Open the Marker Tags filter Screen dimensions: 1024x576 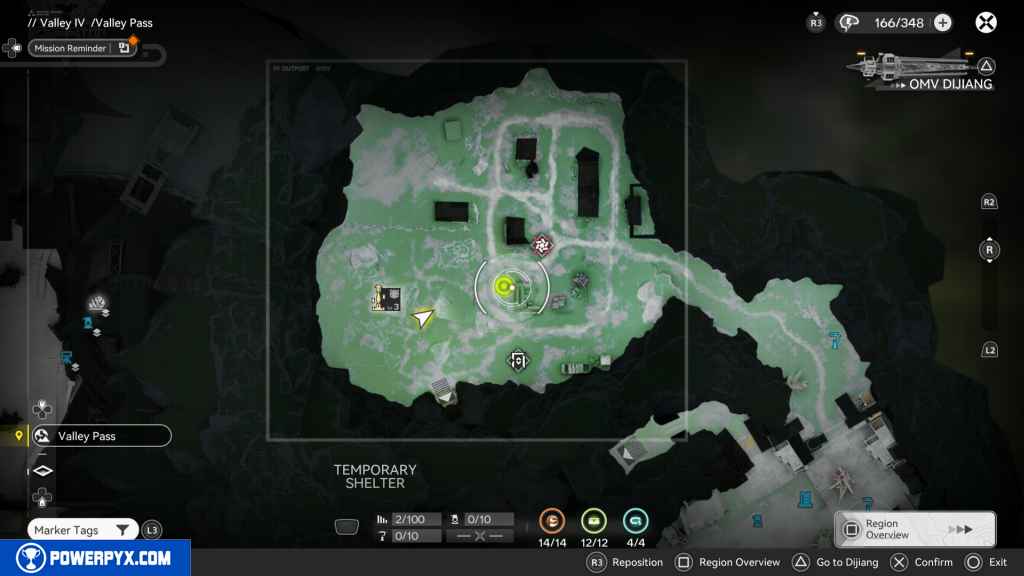point(83,530)
